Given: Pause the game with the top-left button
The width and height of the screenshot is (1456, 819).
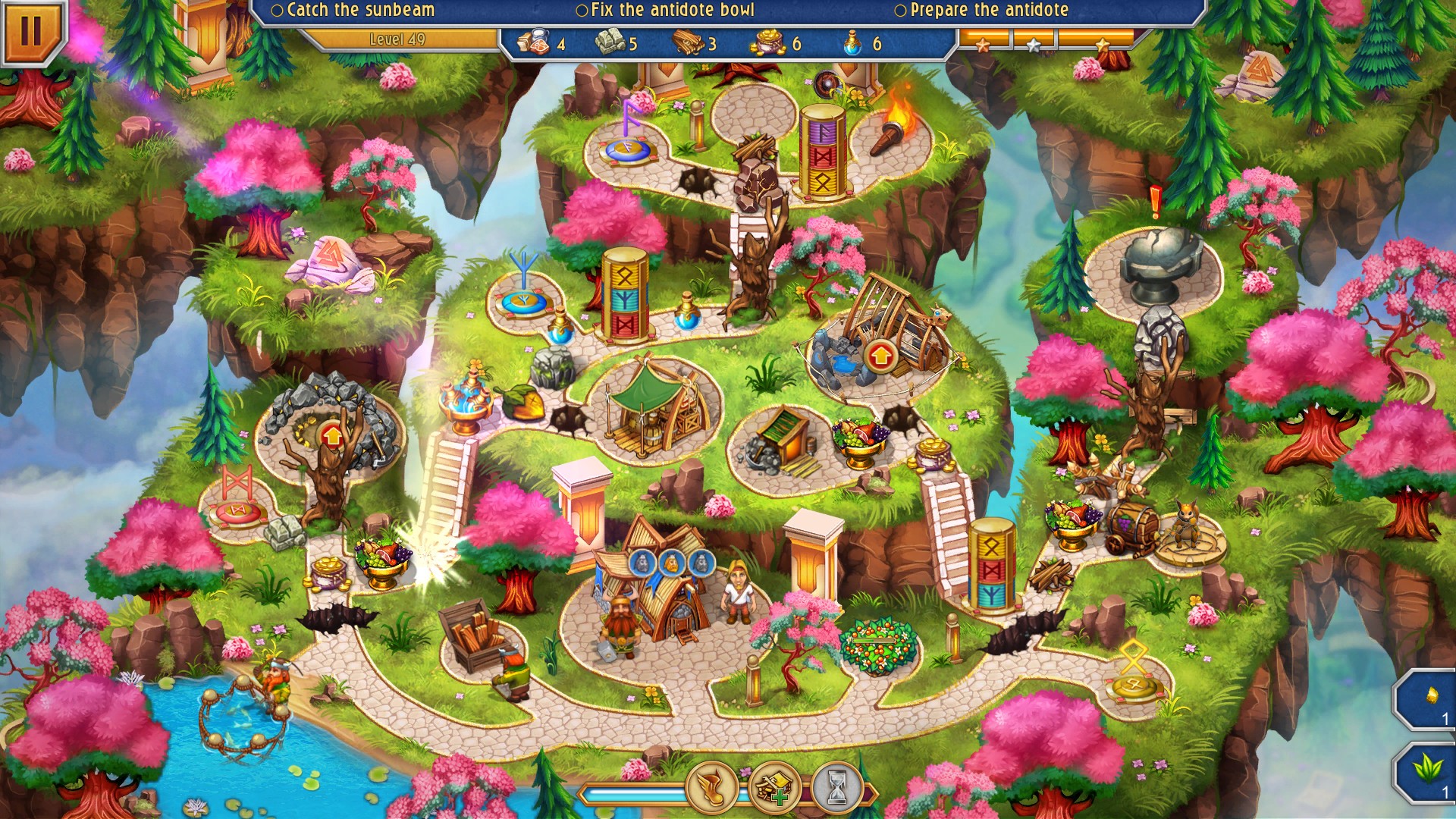Looking at the screenshot, I should [x=30, y=30].
